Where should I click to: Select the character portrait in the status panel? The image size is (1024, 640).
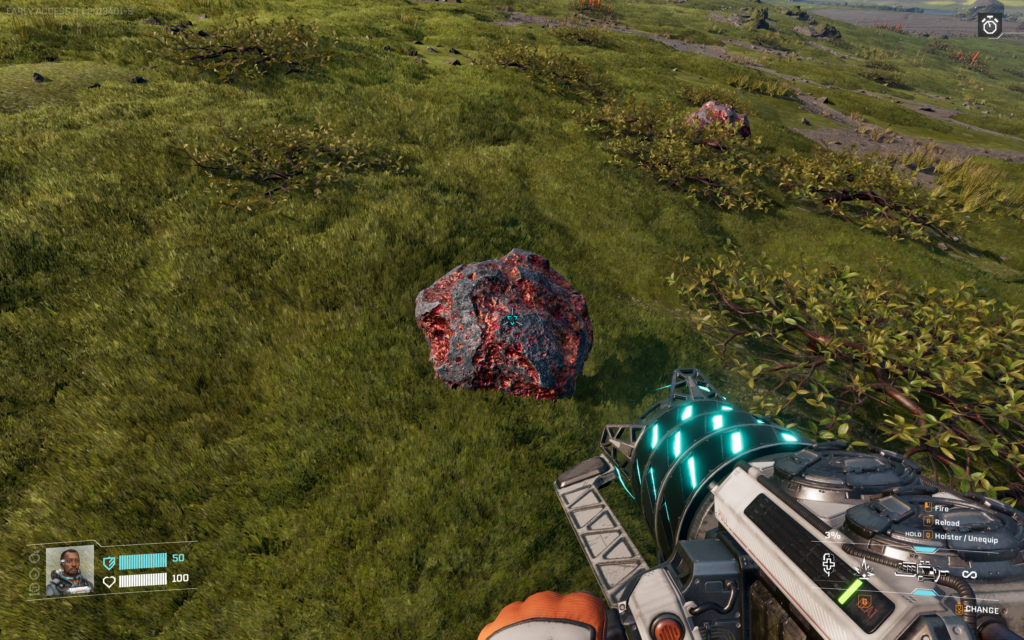coord(69,571)
